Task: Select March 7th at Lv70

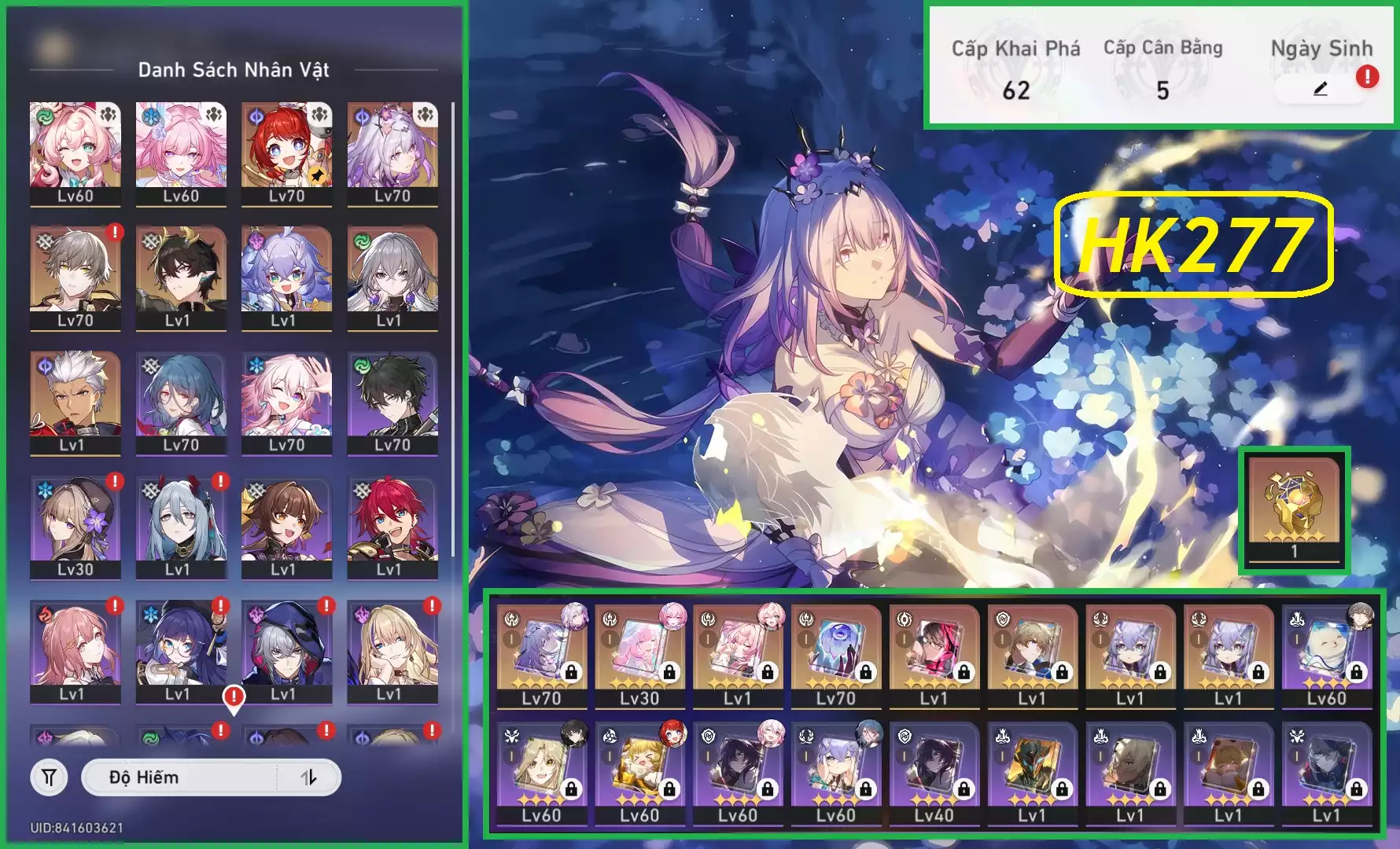Action: coord(286,402)
